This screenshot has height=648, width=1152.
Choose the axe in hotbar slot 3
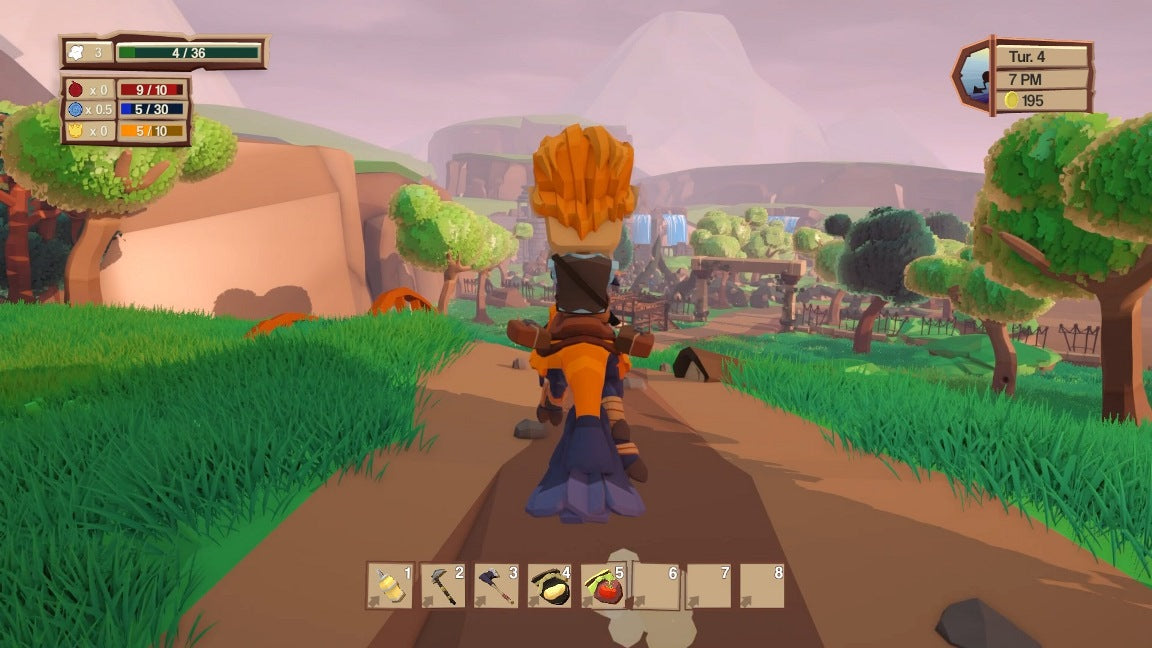click(x=497, y=586)
